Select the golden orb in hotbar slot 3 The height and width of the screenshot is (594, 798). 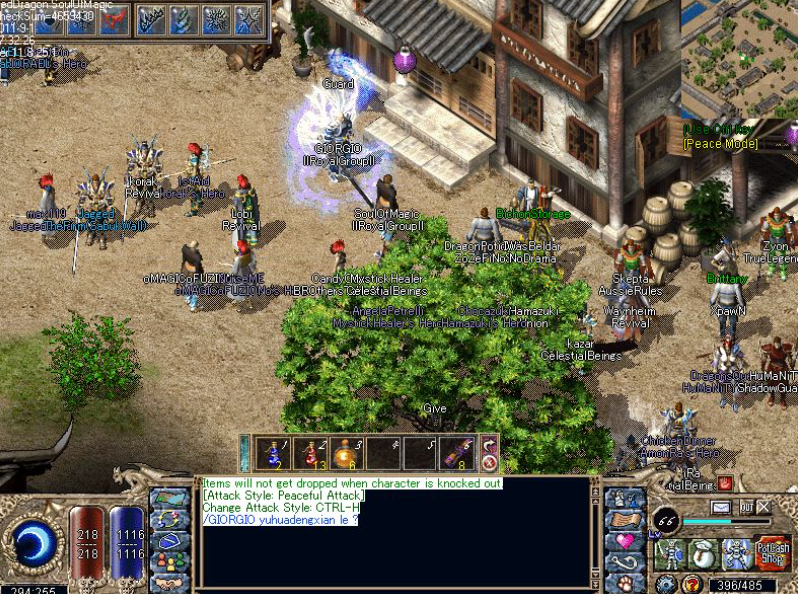coord(348,453)
